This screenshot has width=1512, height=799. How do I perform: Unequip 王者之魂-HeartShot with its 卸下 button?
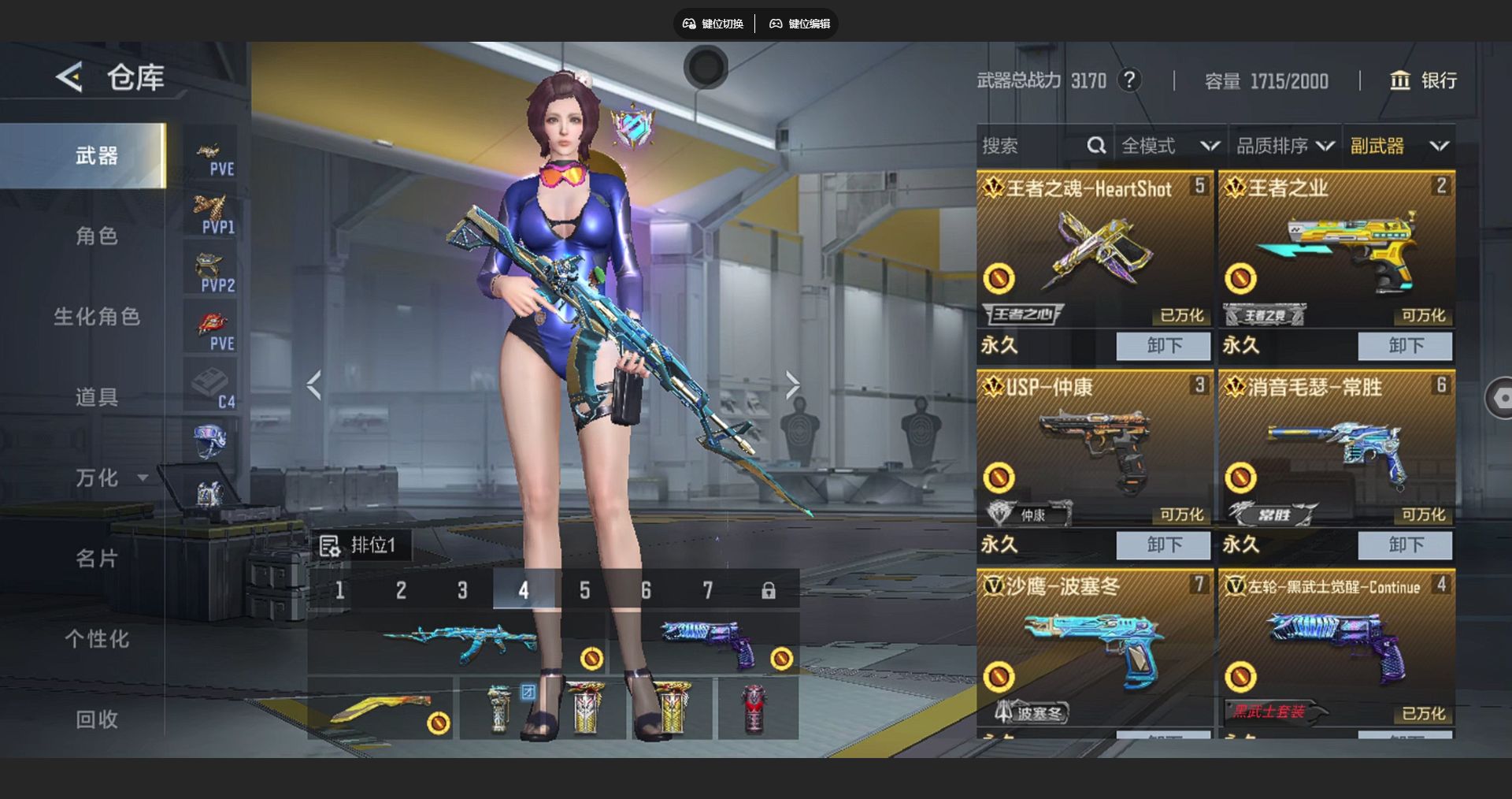click(x=1163, y=345)
